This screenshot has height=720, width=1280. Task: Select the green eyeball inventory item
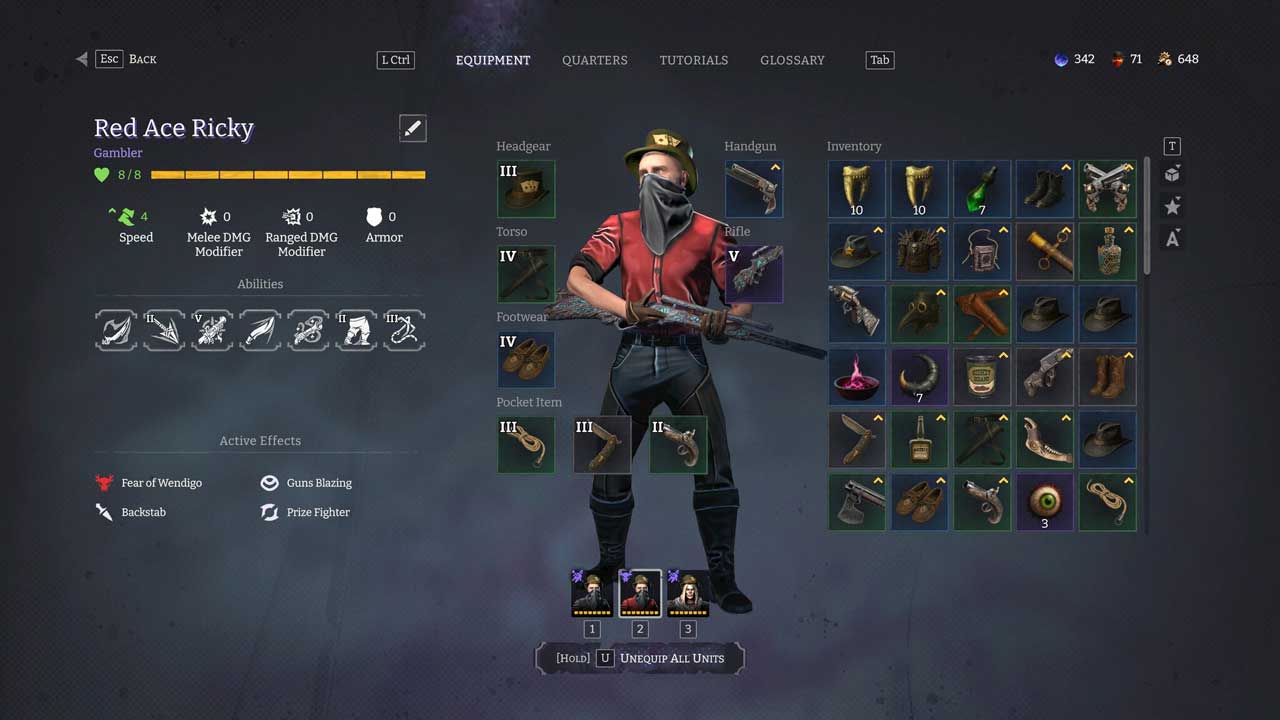(1045, 502)
